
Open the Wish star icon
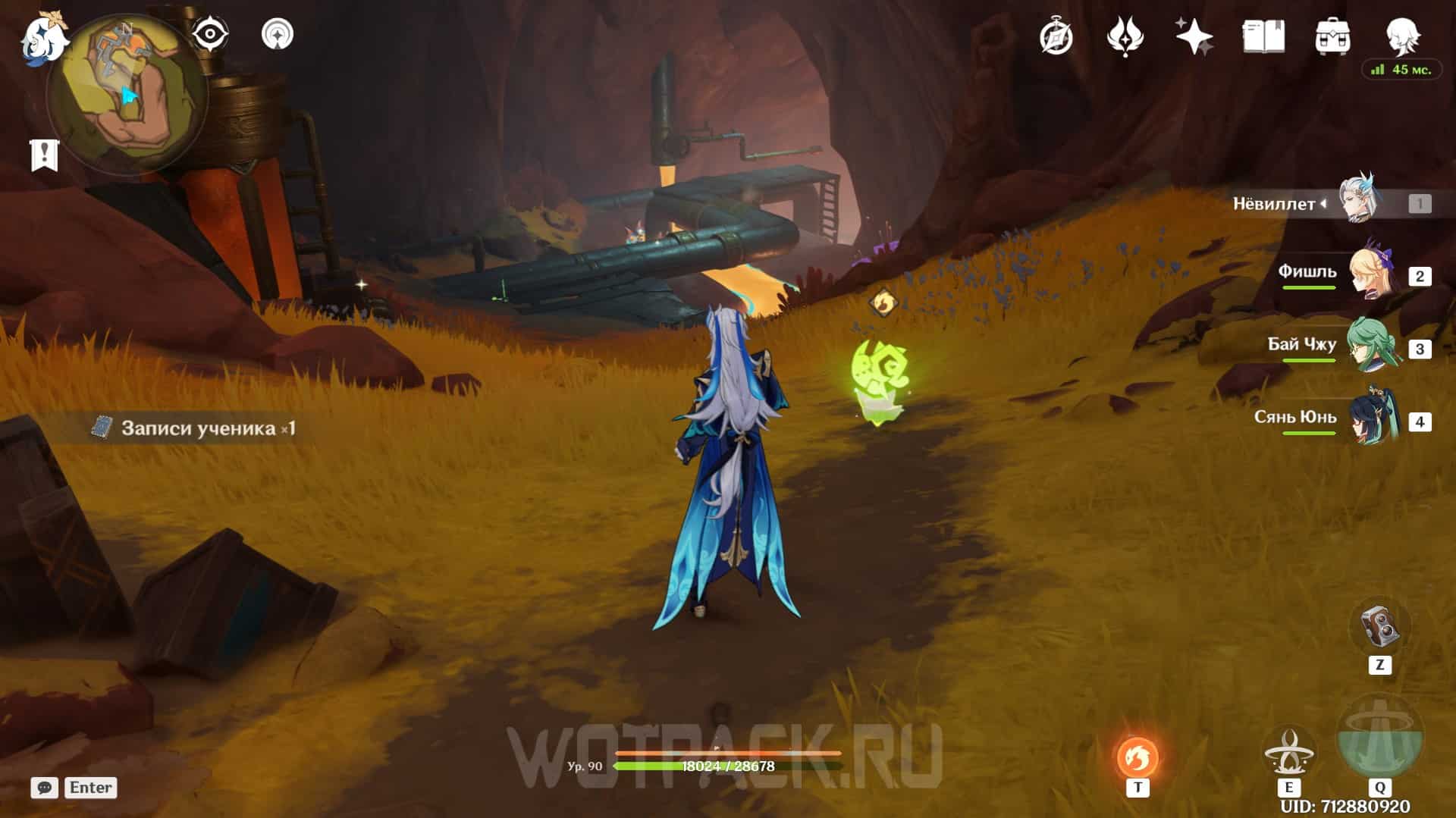(x=1194, y=36)
